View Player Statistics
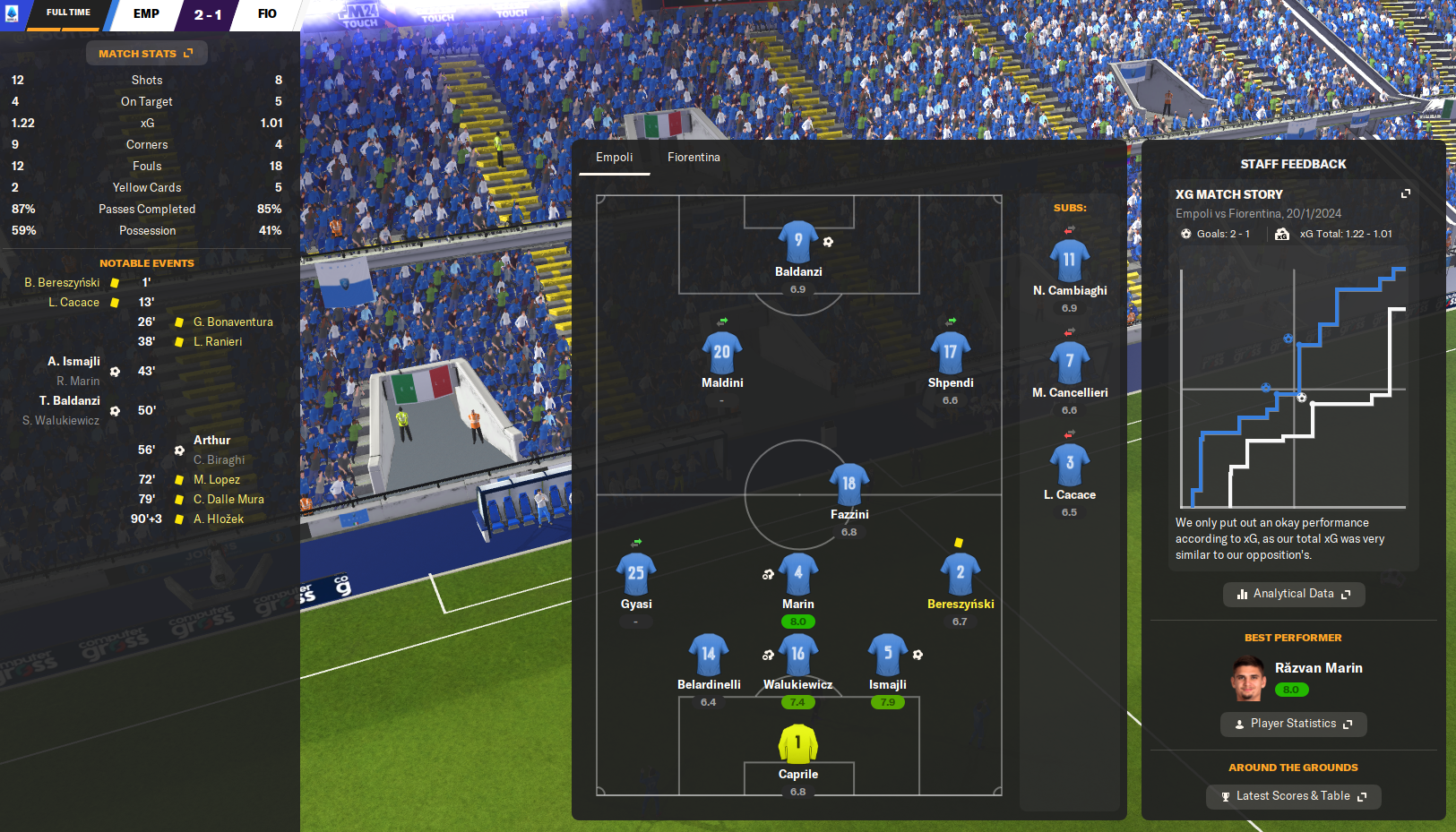The width and height of the screenshot is (1456, 832). pos(1293,724)
